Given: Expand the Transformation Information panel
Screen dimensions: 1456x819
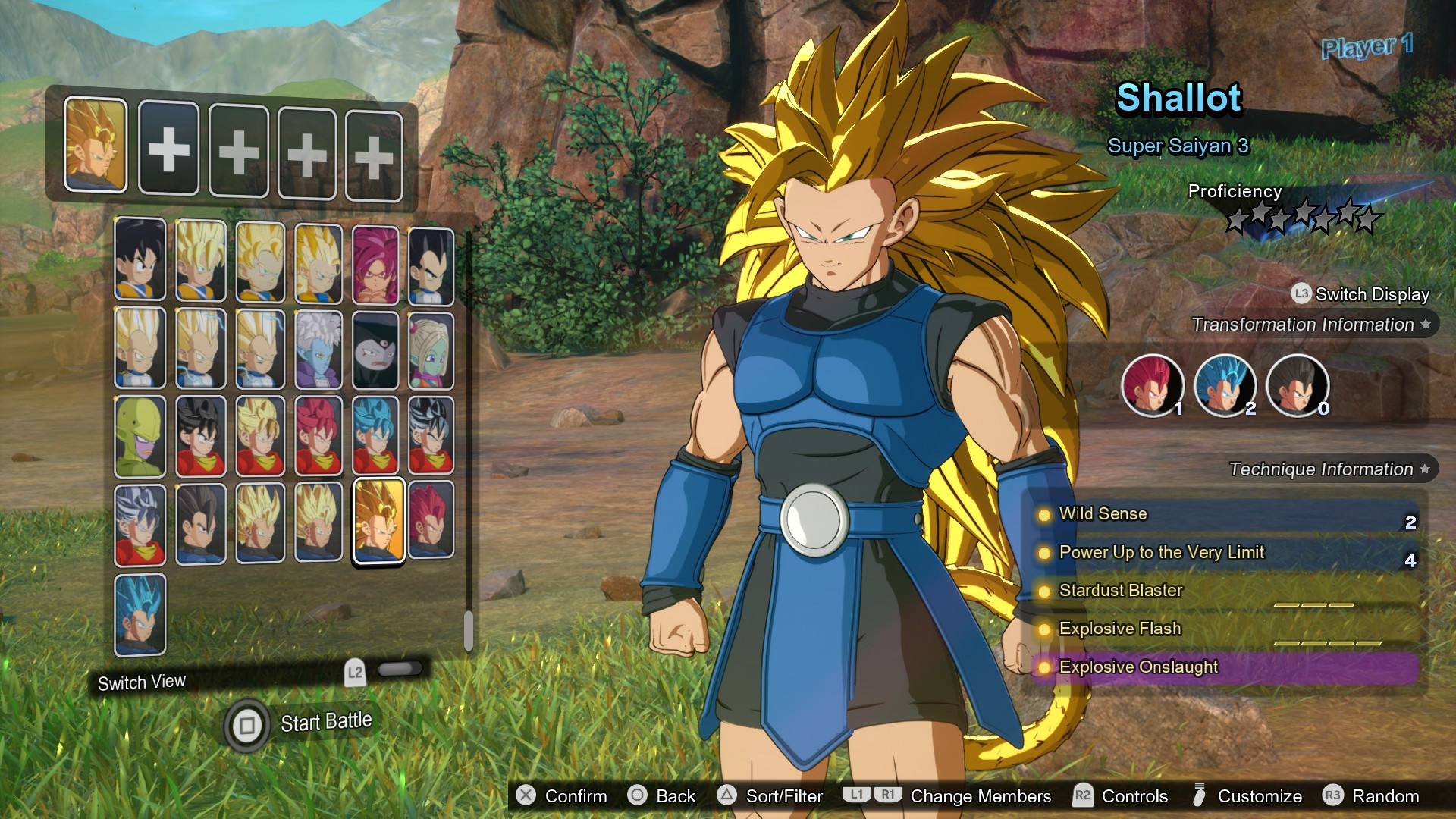Looking at the screenshot, I should tap(1307, 325).
